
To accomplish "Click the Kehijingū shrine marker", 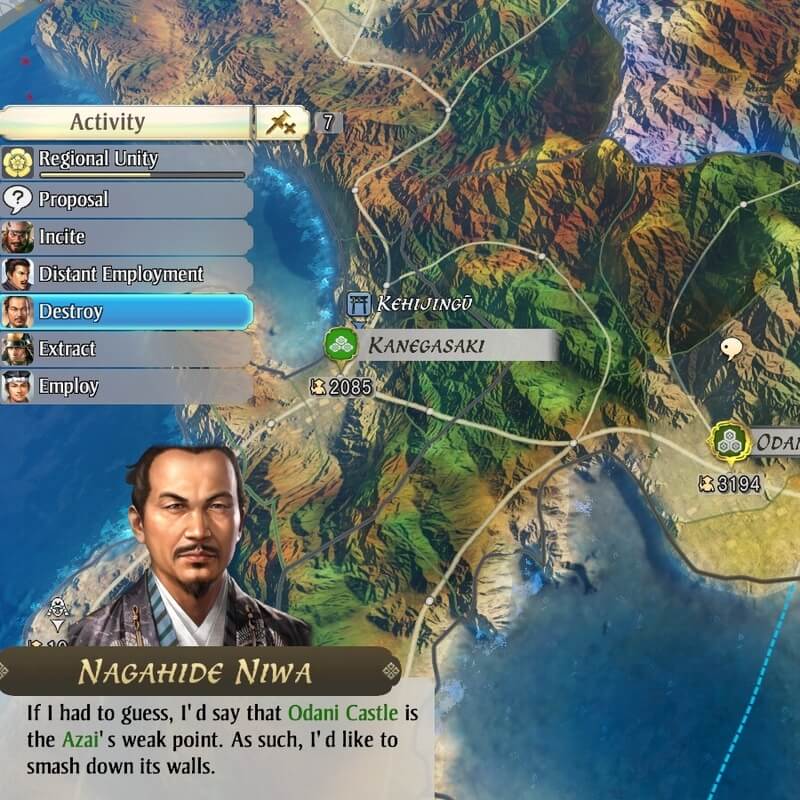I will click(357, 303).
